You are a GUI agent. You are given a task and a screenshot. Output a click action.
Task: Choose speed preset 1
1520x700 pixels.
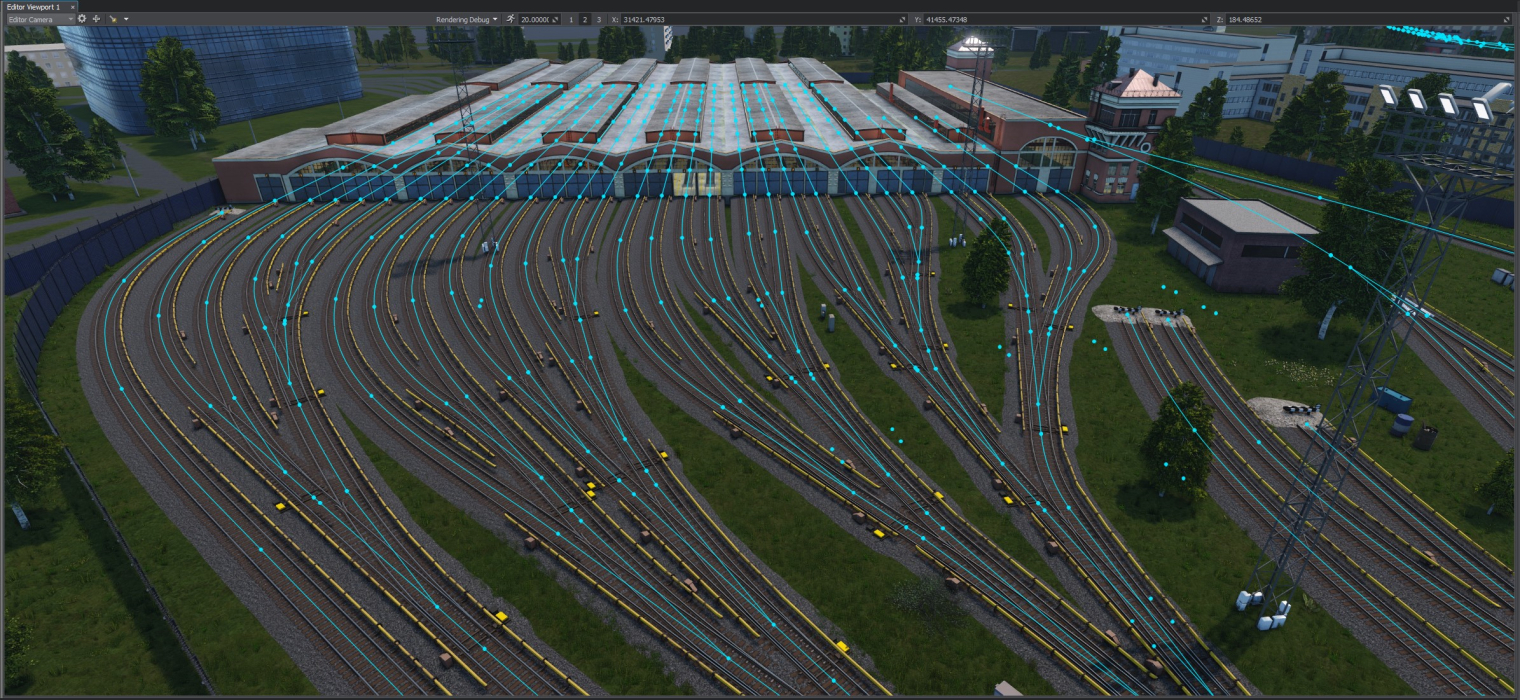click(571, 19)
